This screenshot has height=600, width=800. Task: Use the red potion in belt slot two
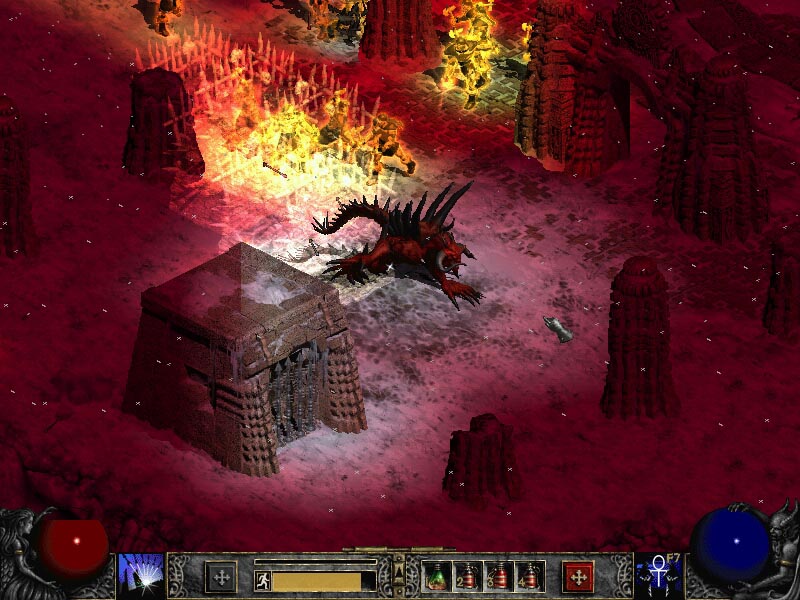[468, 576]
